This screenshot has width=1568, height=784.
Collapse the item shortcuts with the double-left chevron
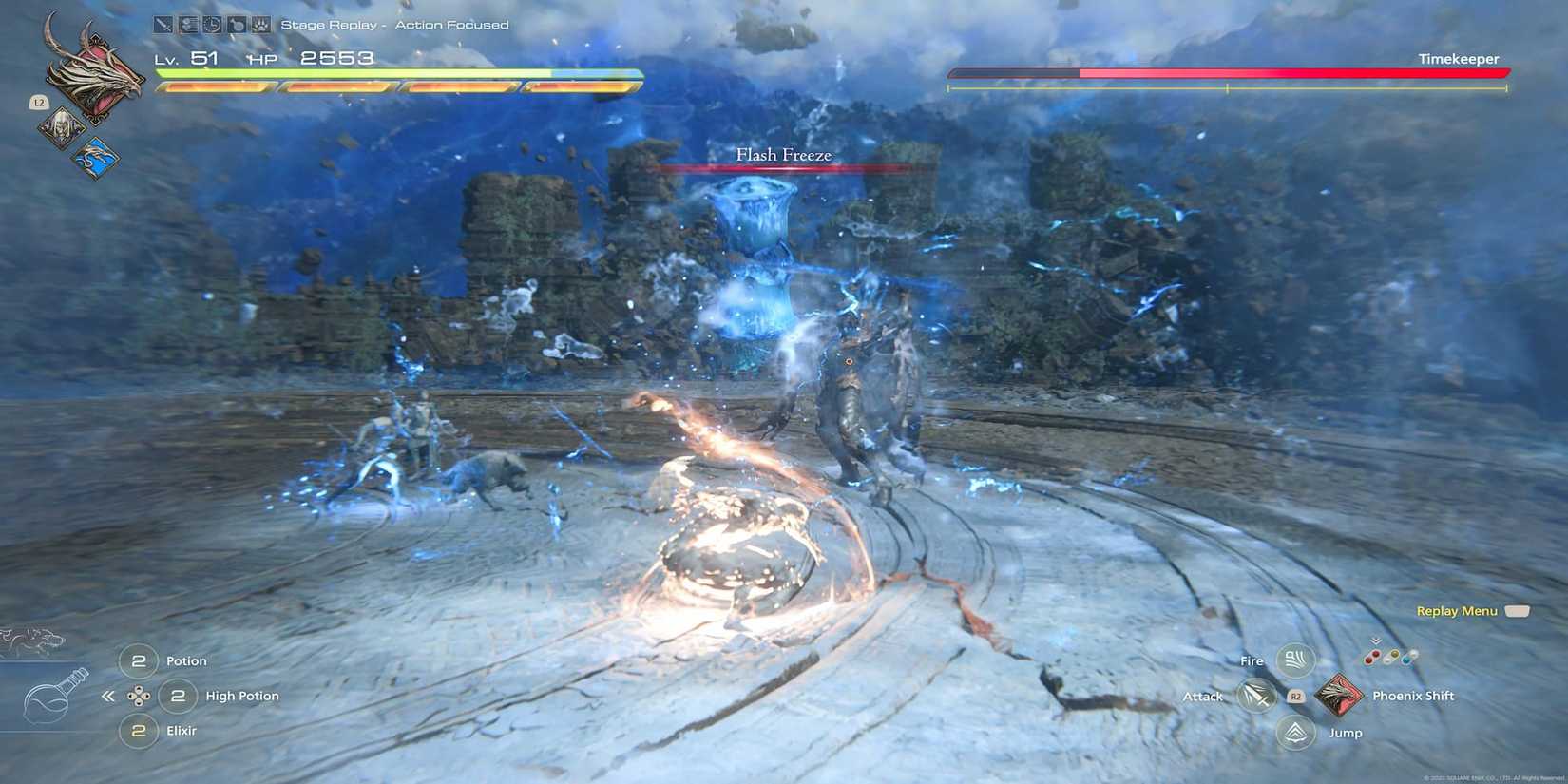(x=109, y=696)
